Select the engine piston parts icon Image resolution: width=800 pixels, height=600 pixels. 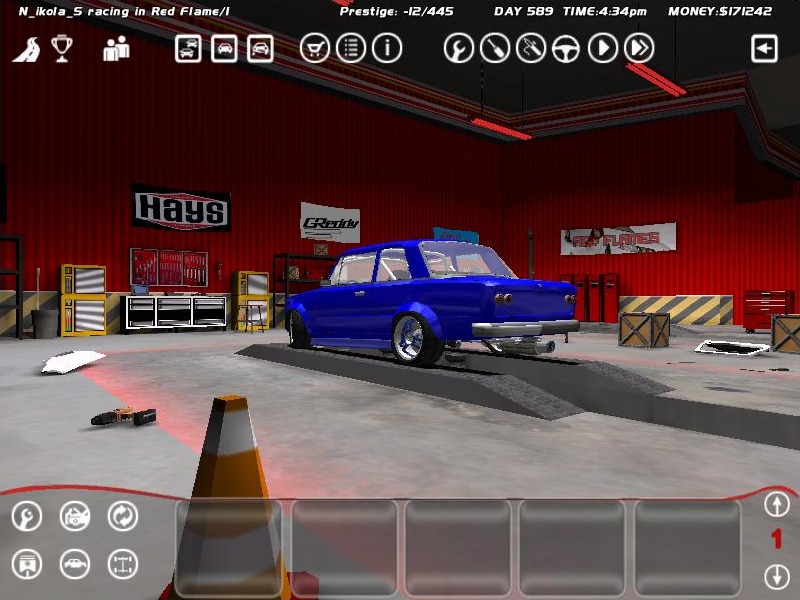coord(27,564)
